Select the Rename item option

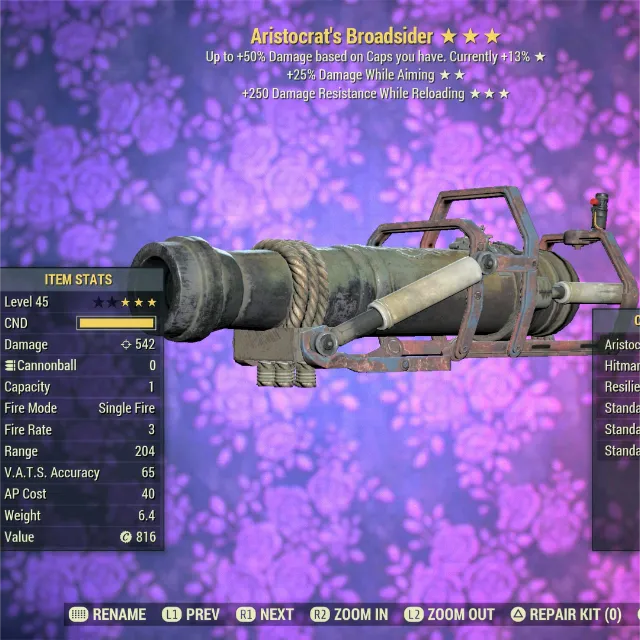tap(109, 614)
